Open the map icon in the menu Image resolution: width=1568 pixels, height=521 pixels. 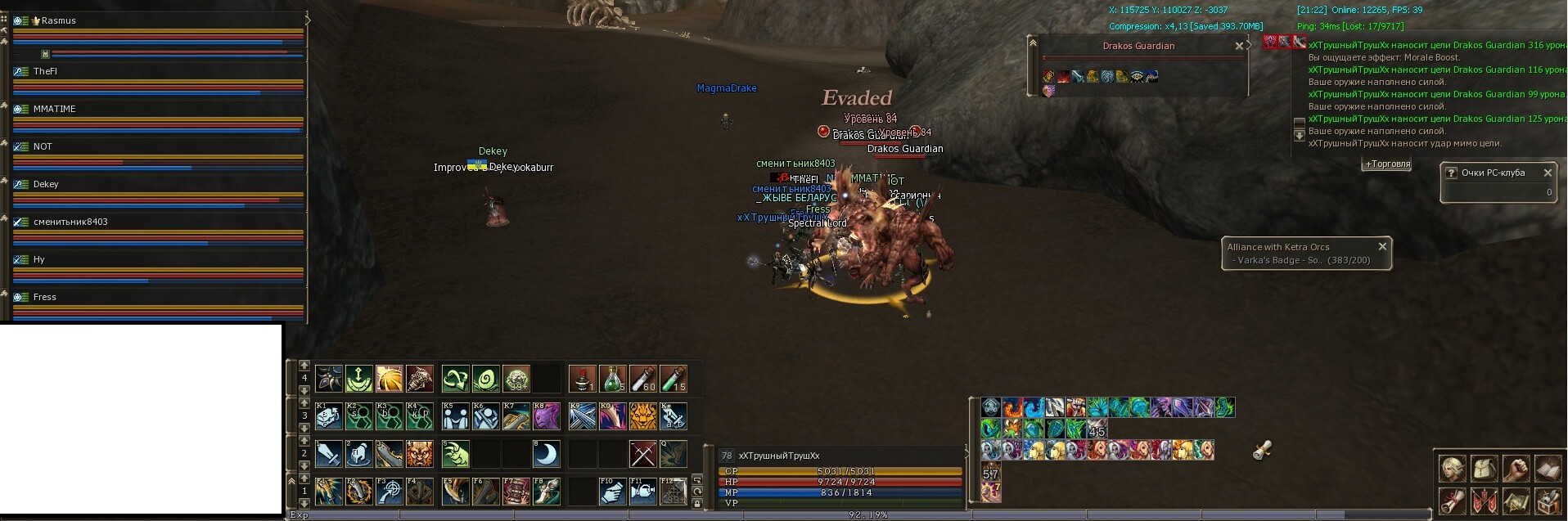point(1516,501)
